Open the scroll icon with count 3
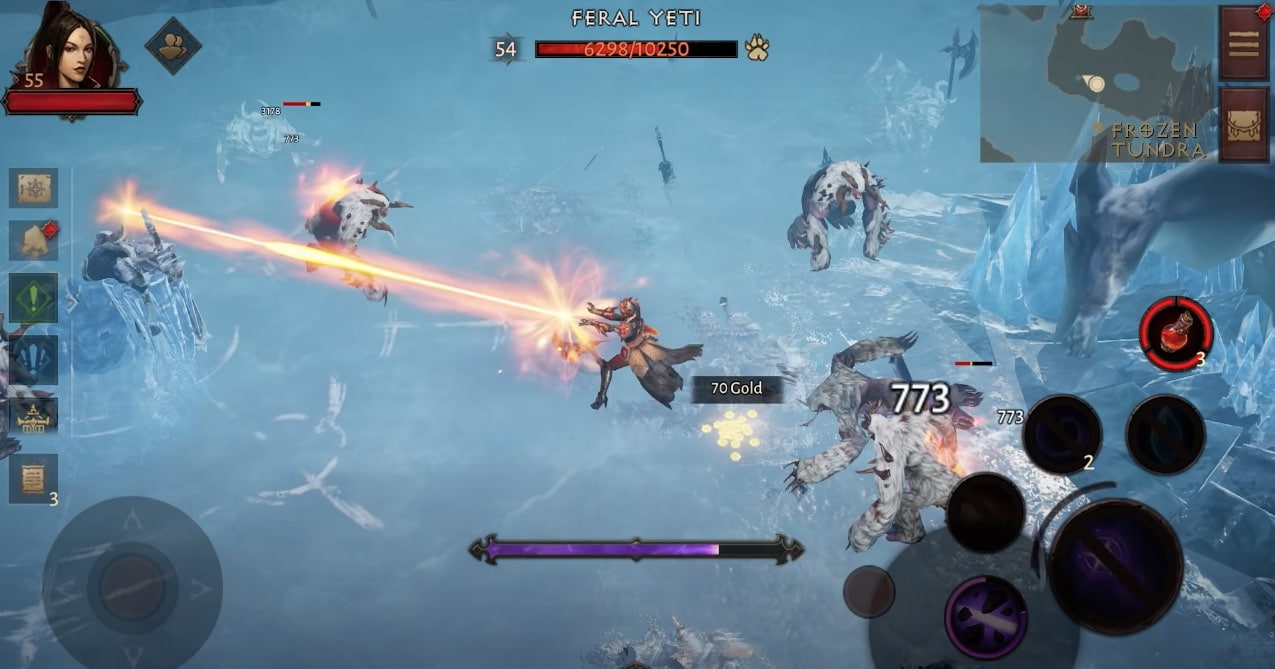This screenshot has width=1275, height=669. pos(33,478)
